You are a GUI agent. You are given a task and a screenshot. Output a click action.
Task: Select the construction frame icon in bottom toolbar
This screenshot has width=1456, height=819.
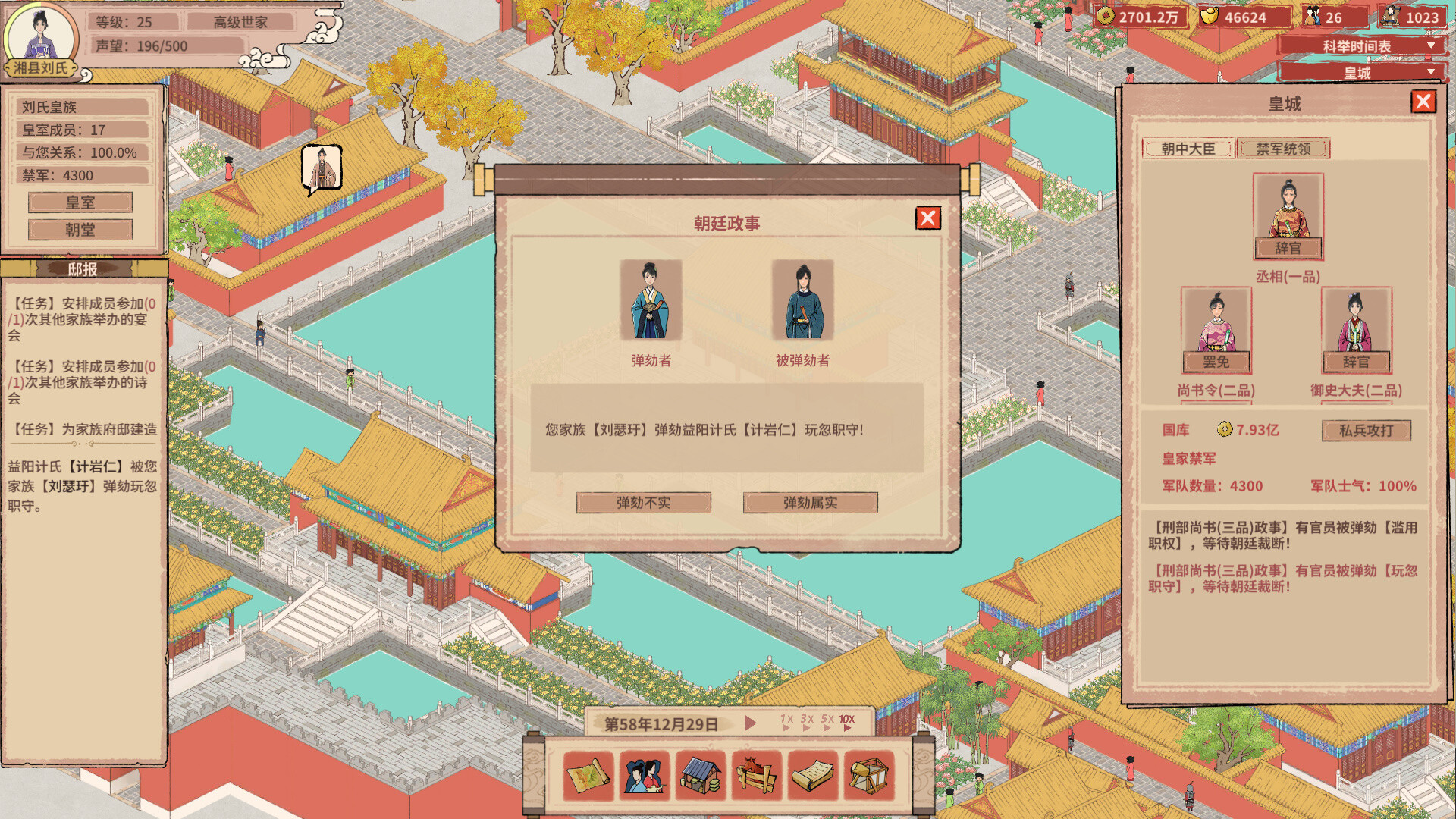(869, 775)
